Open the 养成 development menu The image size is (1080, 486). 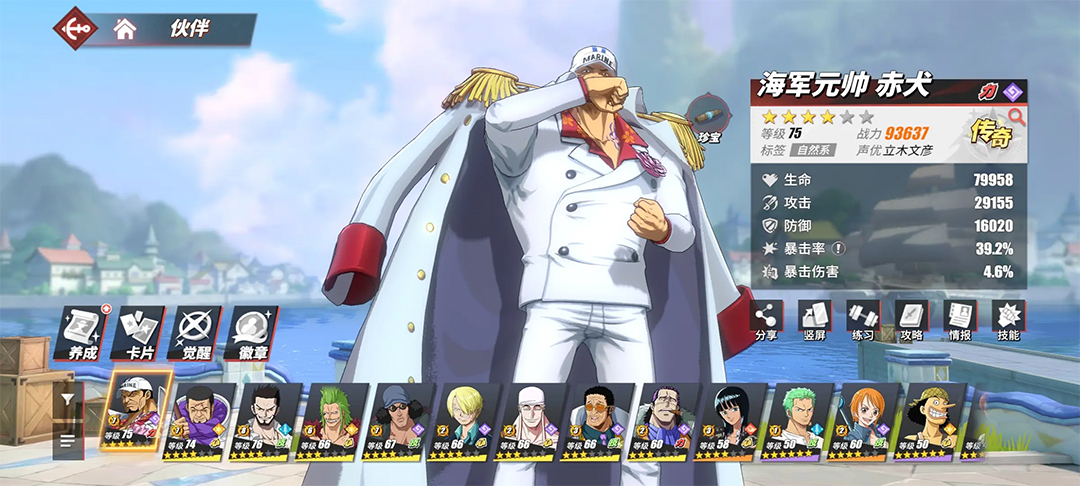coord(81,328)
